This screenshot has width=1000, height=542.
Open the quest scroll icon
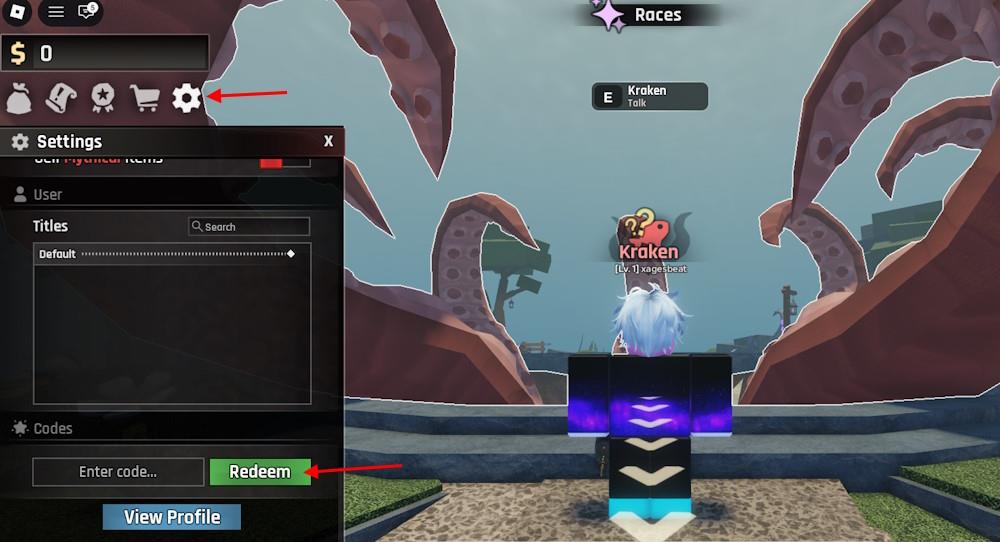click(60, 98)
